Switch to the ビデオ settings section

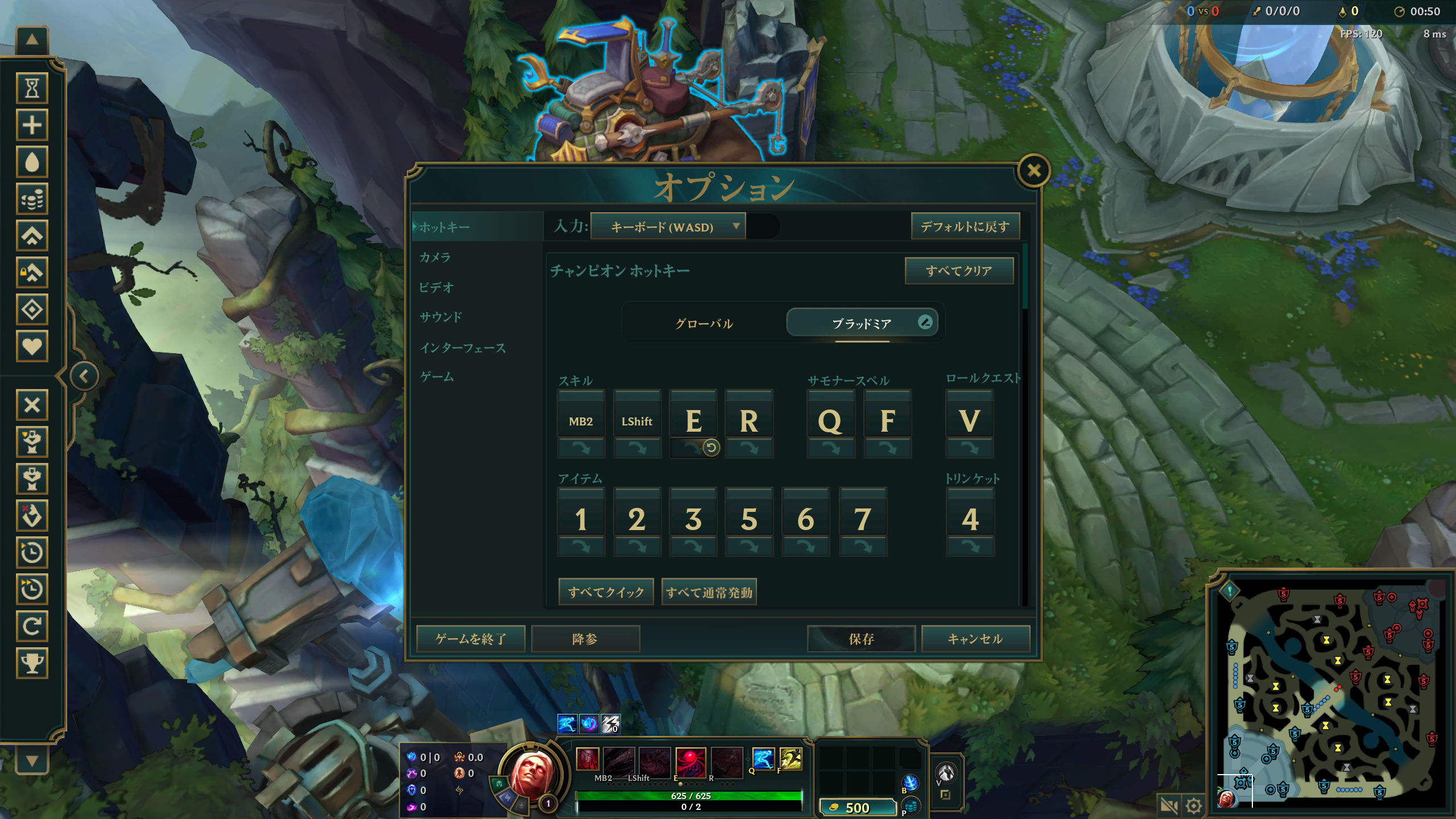(436, 288)
